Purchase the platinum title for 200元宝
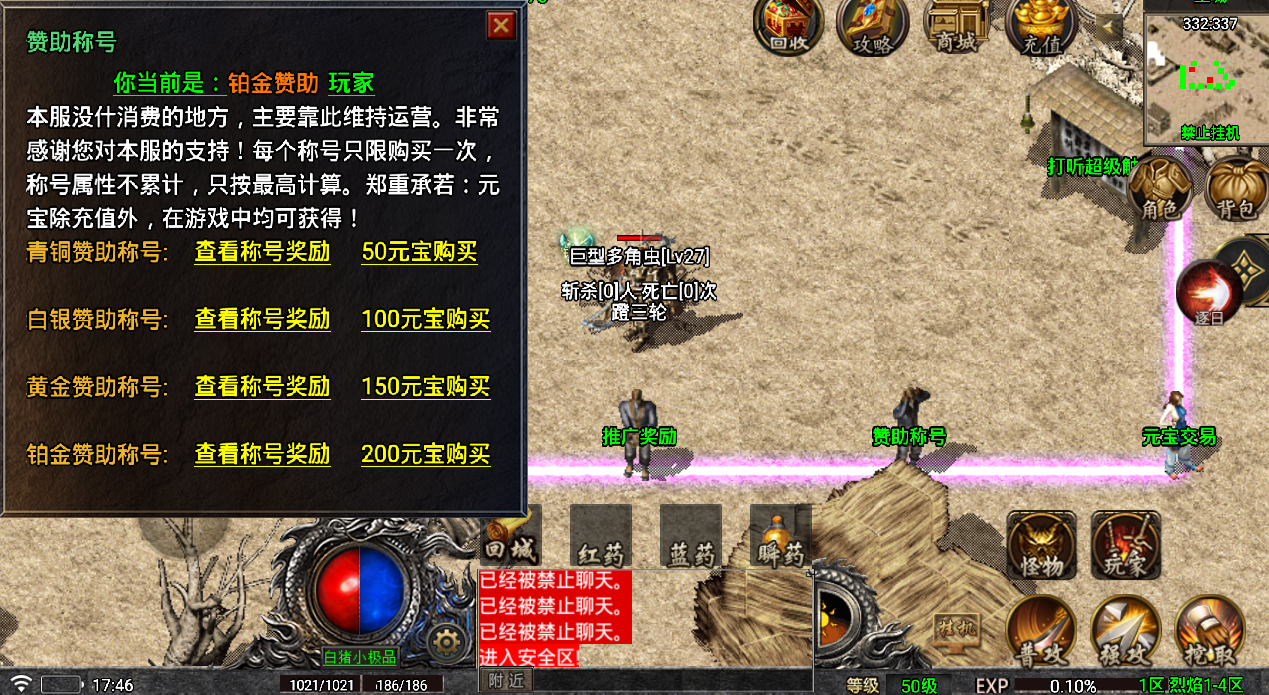Viewport: 1269px width, 695px height. coord(425,454)
